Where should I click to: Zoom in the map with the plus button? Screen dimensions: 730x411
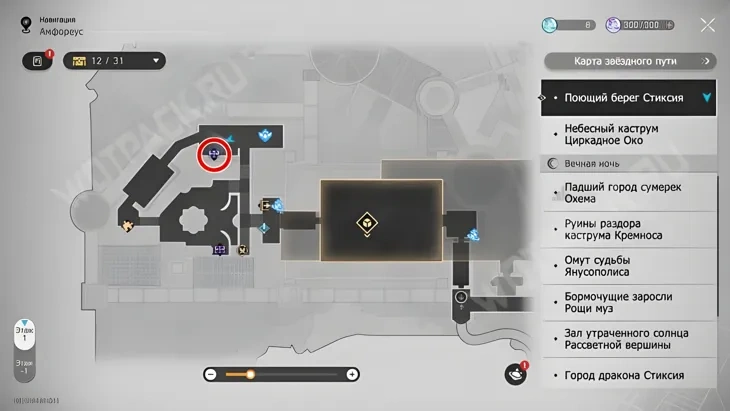[x=352, y=374]
